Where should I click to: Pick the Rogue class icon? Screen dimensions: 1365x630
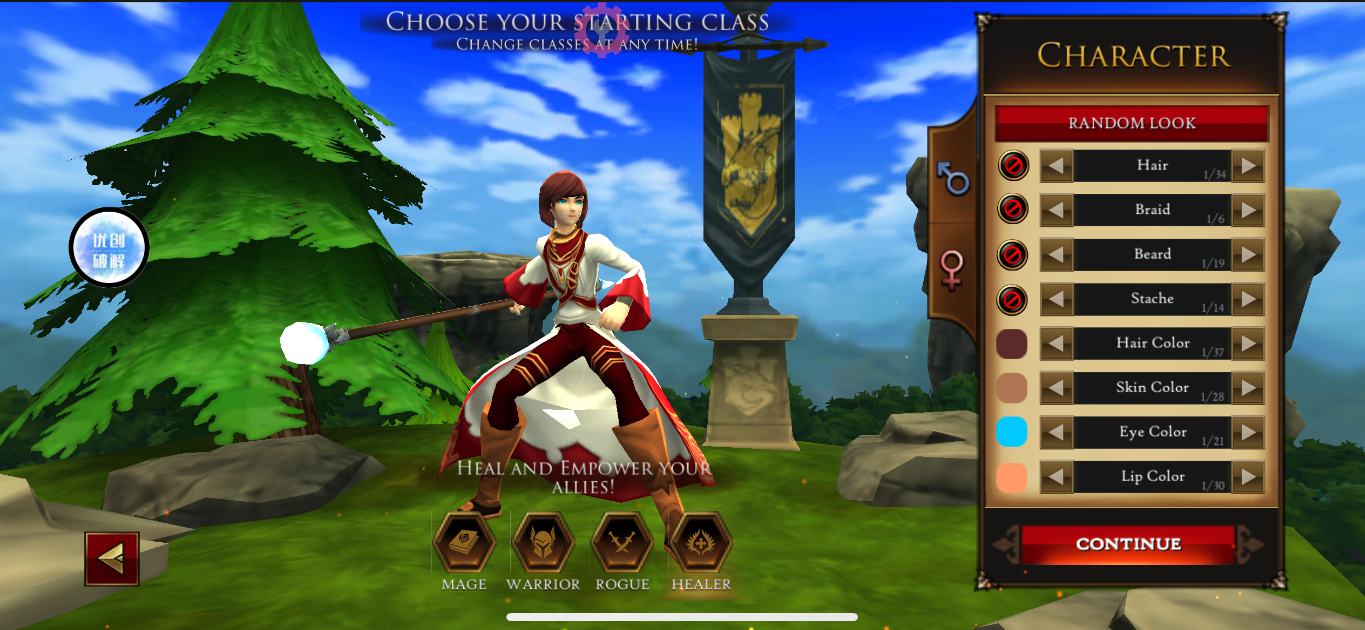pos(622,542)
